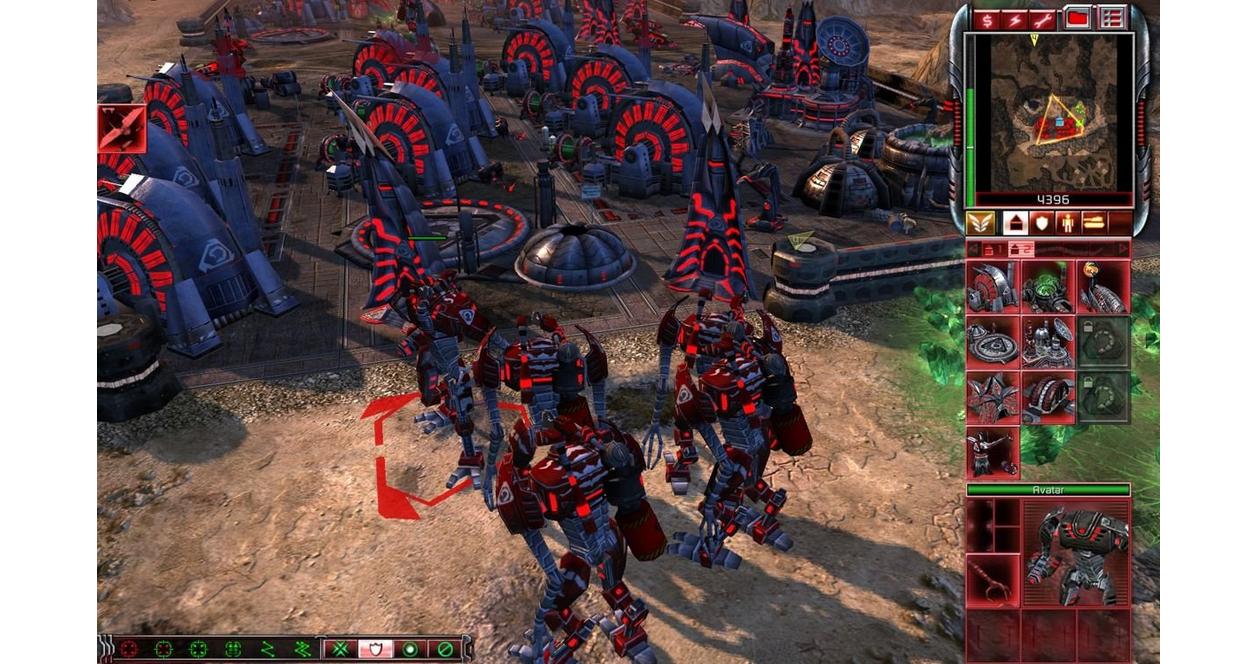The height and width of the screenshot is (664, 1256).
Task: Click the radar minimap
Action: pyautogui.click(x=1053, y=112)
